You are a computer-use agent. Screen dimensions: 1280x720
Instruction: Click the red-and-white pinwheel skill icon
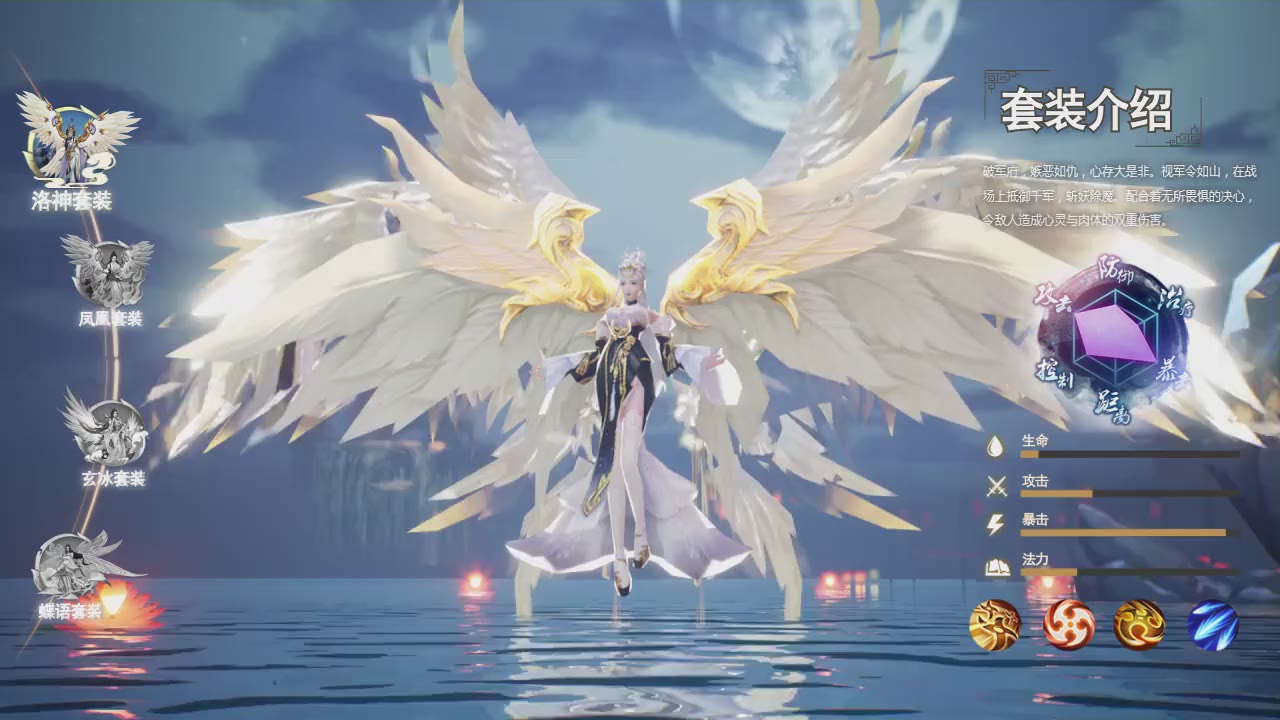pyautogui.click(x=1068, y=625)
